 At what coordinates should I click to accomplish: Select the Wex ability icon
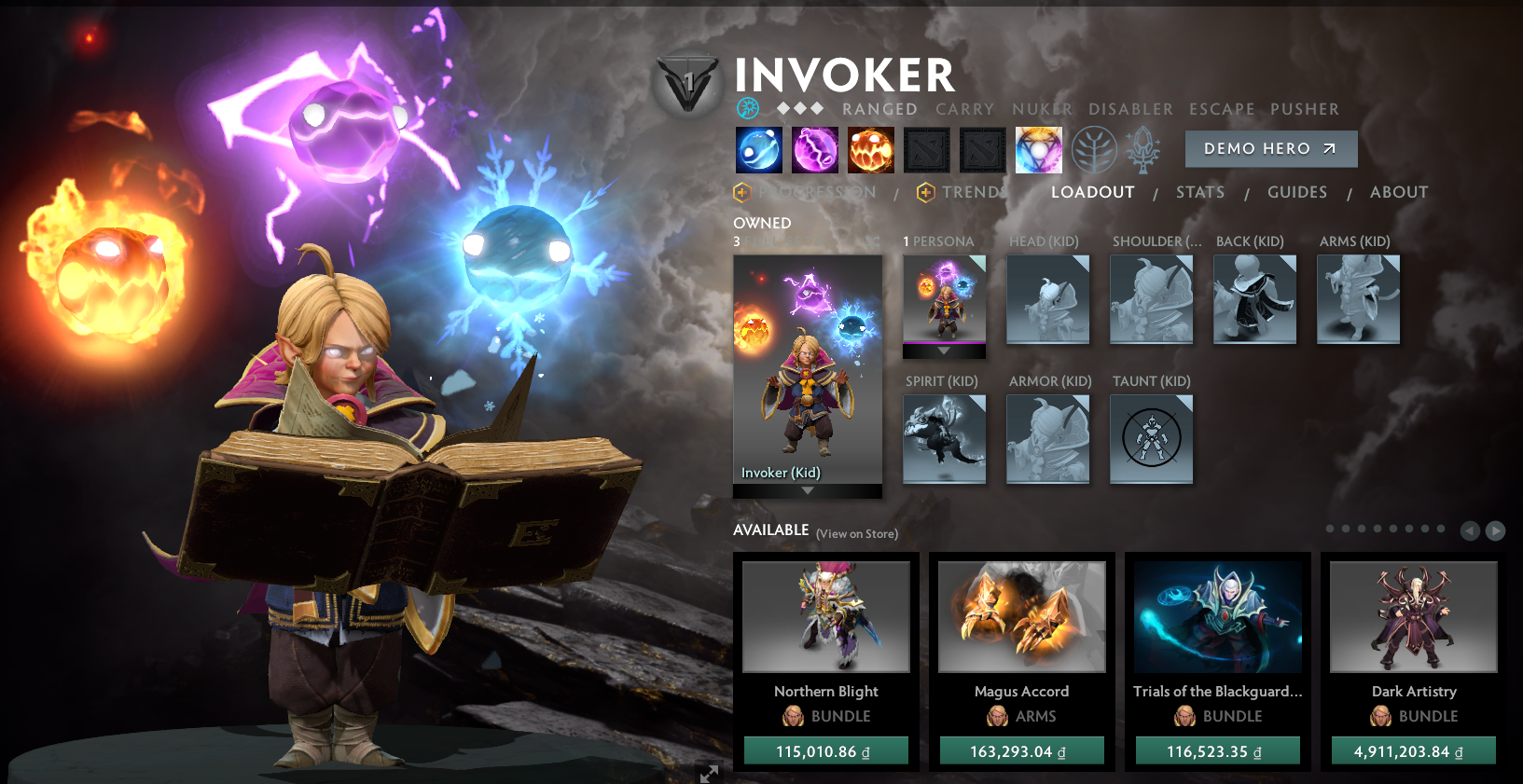point(814,149)
